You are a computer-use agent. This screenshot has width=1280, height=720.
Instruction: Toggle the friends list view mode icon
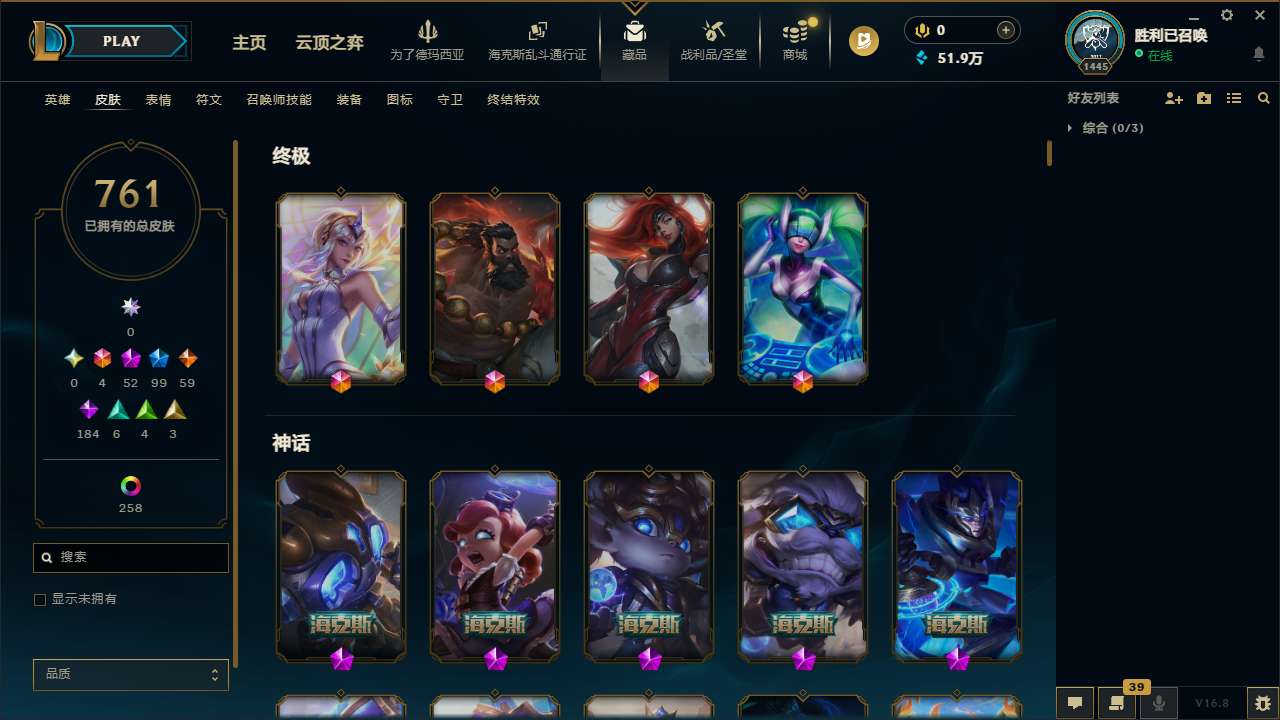coord(1234,98)
